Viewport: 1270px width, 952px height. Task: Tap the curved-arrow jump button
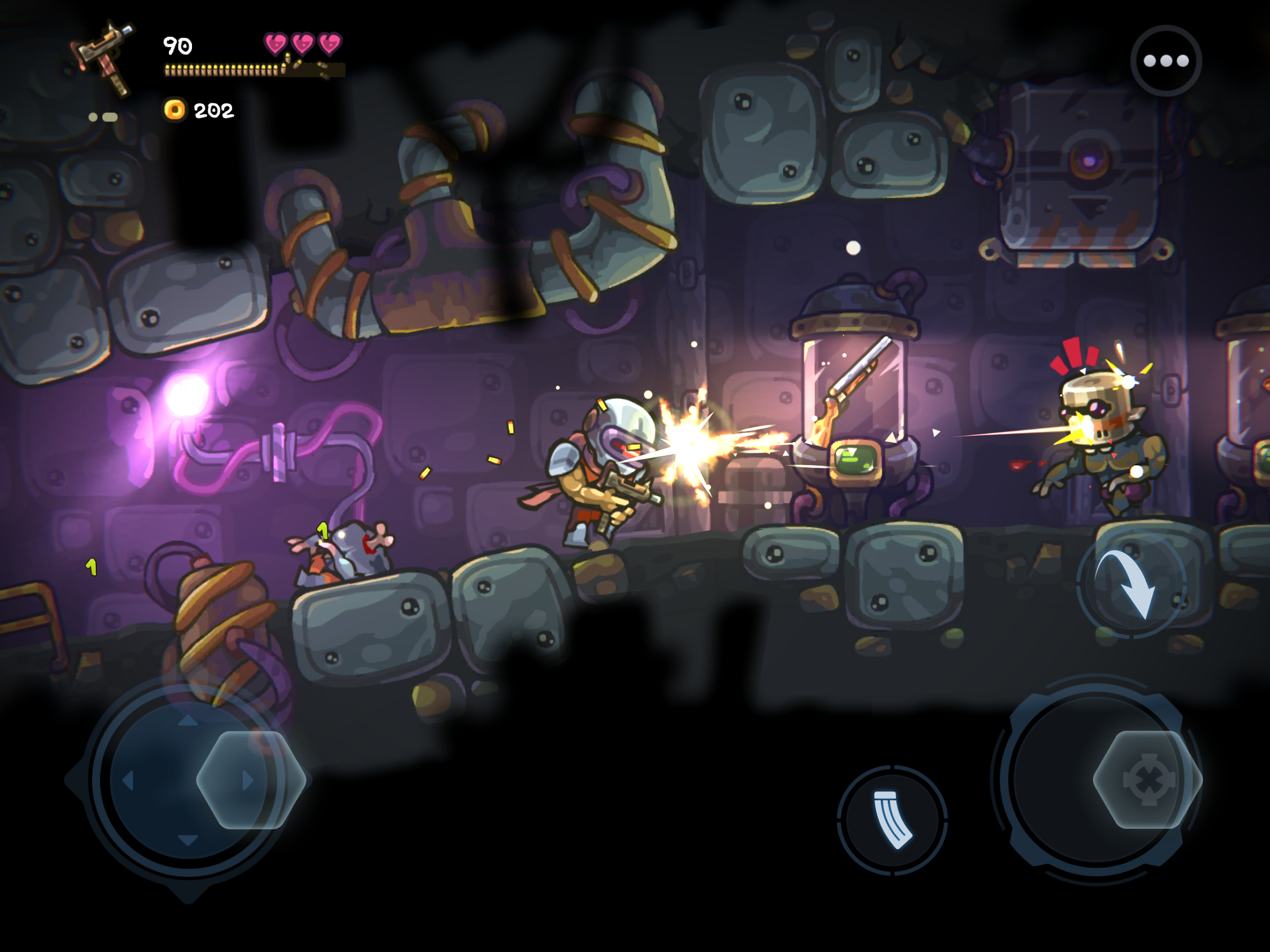[1131, 585]
